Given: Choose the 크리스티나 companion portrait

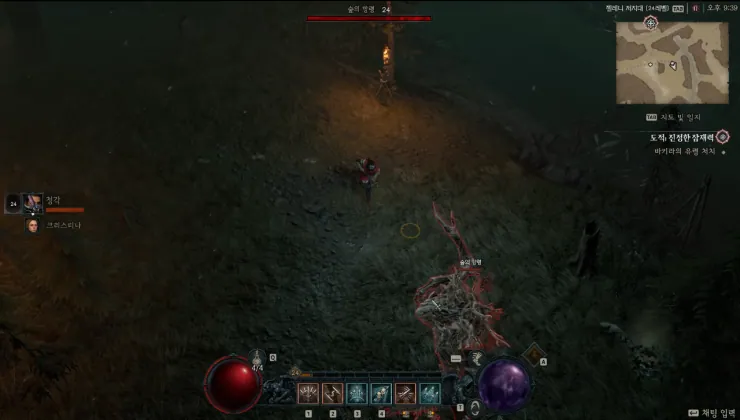Looking at the screenshot, I should click(33, 225).
